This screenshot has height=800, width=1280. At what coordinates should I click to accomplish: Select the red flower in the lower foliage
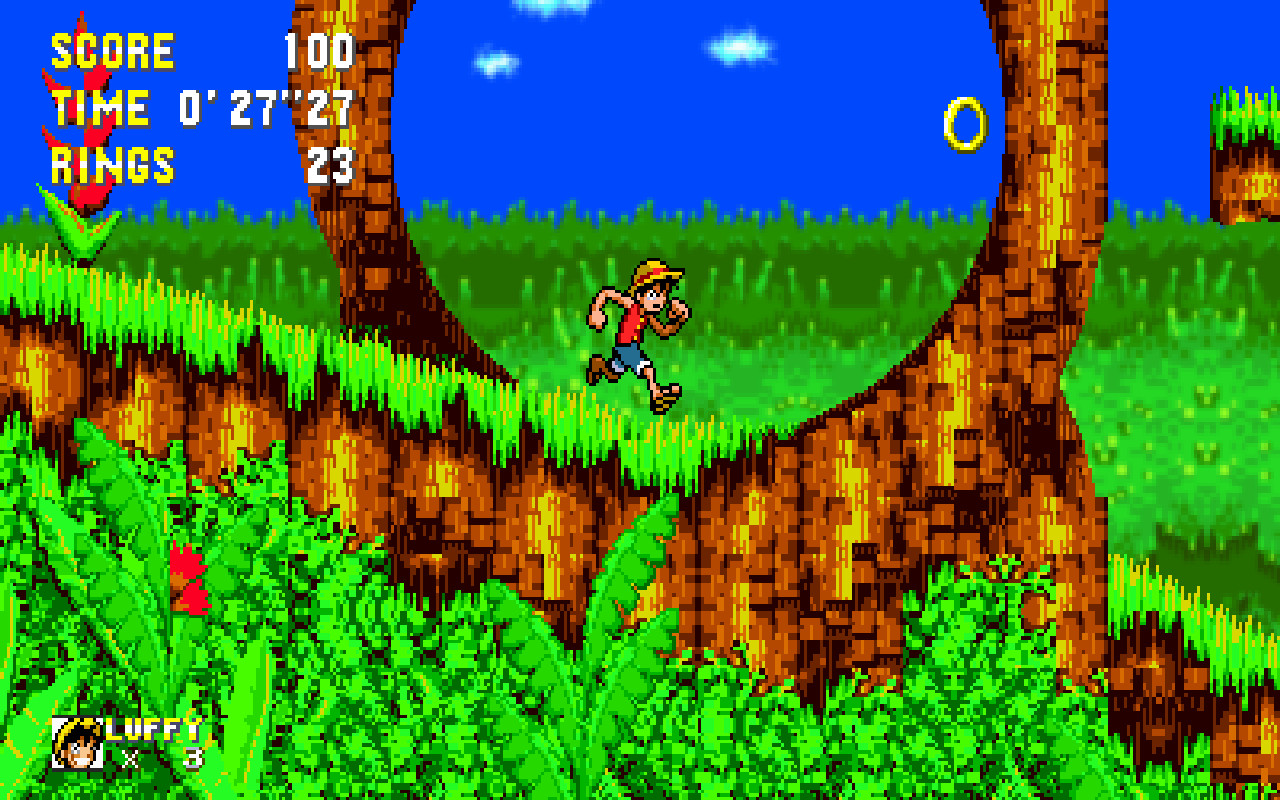pyautogui.click(x=188, y=575)
